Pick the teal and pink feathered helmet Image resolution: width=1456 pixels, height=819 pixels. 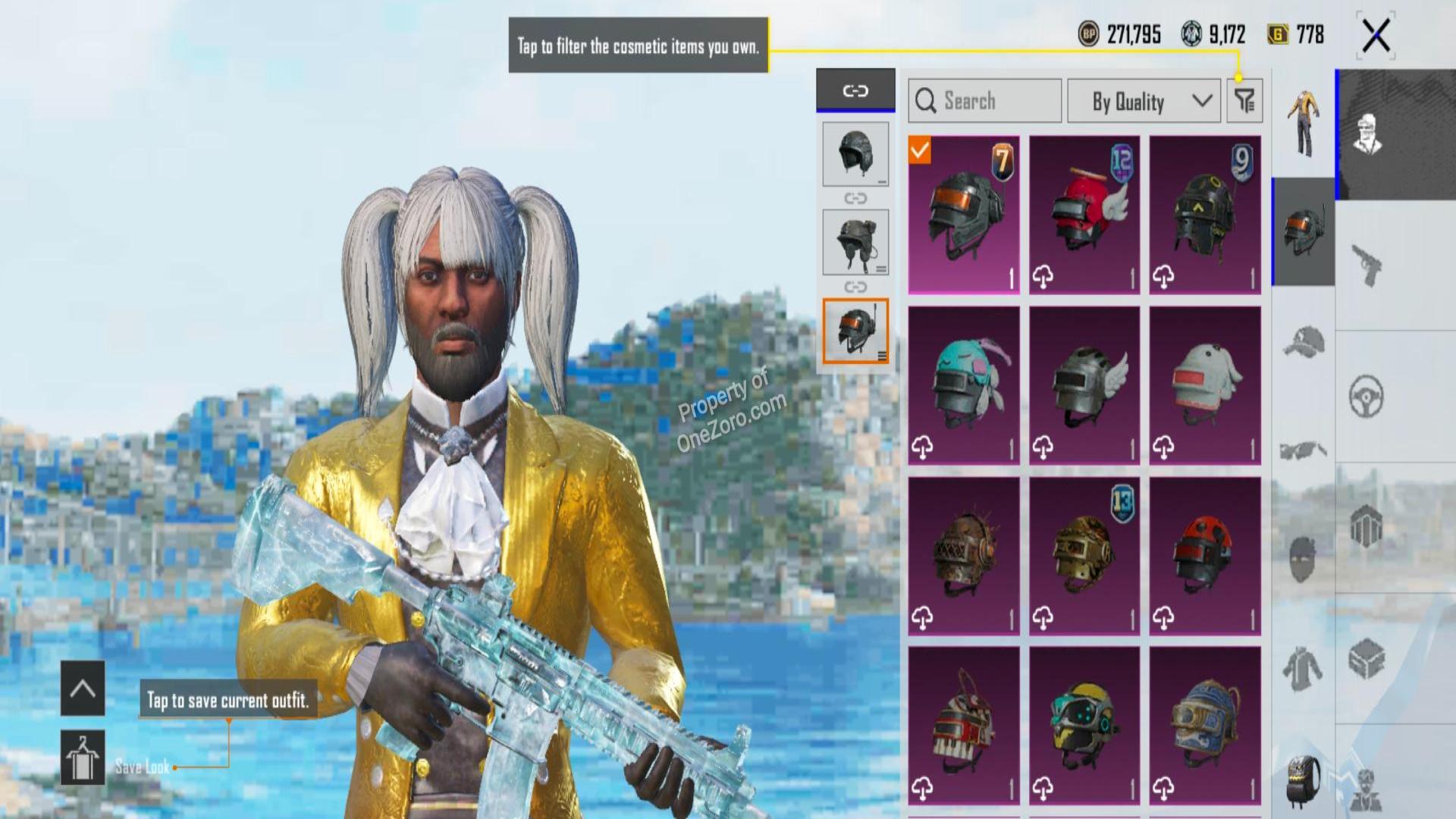[x=964, y=385]
